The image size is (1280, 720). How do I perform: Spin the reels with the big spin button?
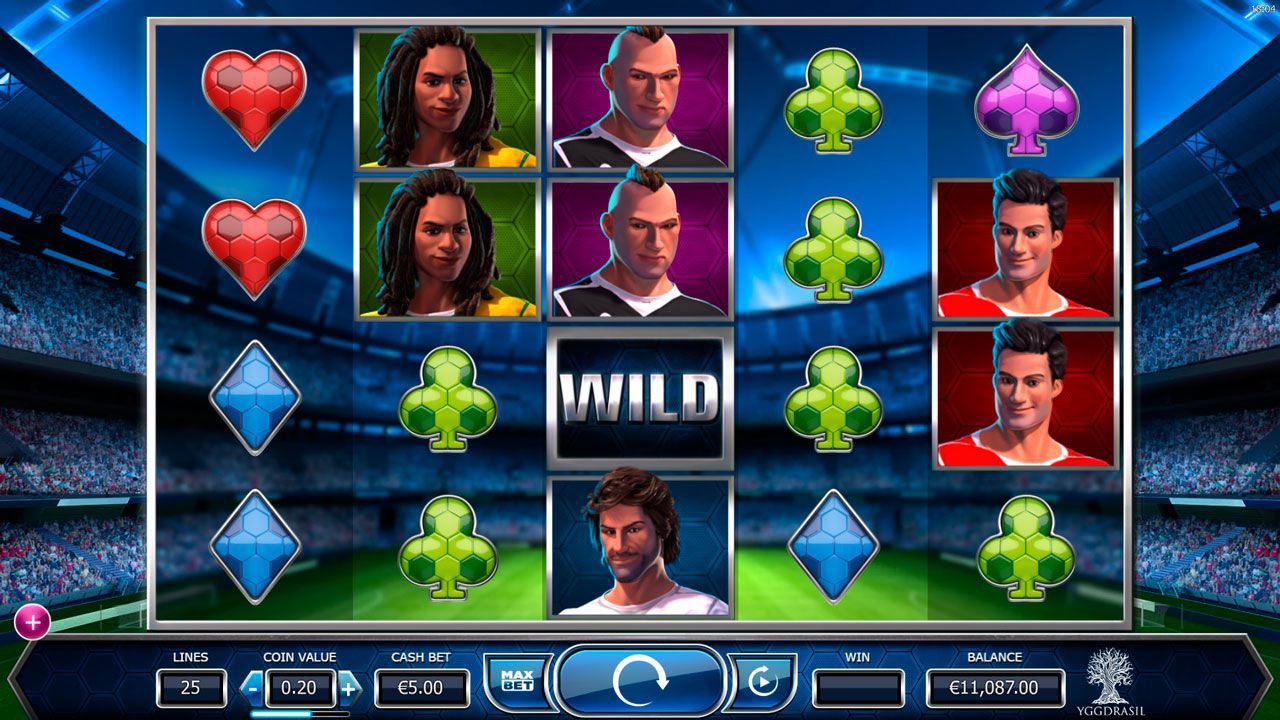tap(640, 682)
